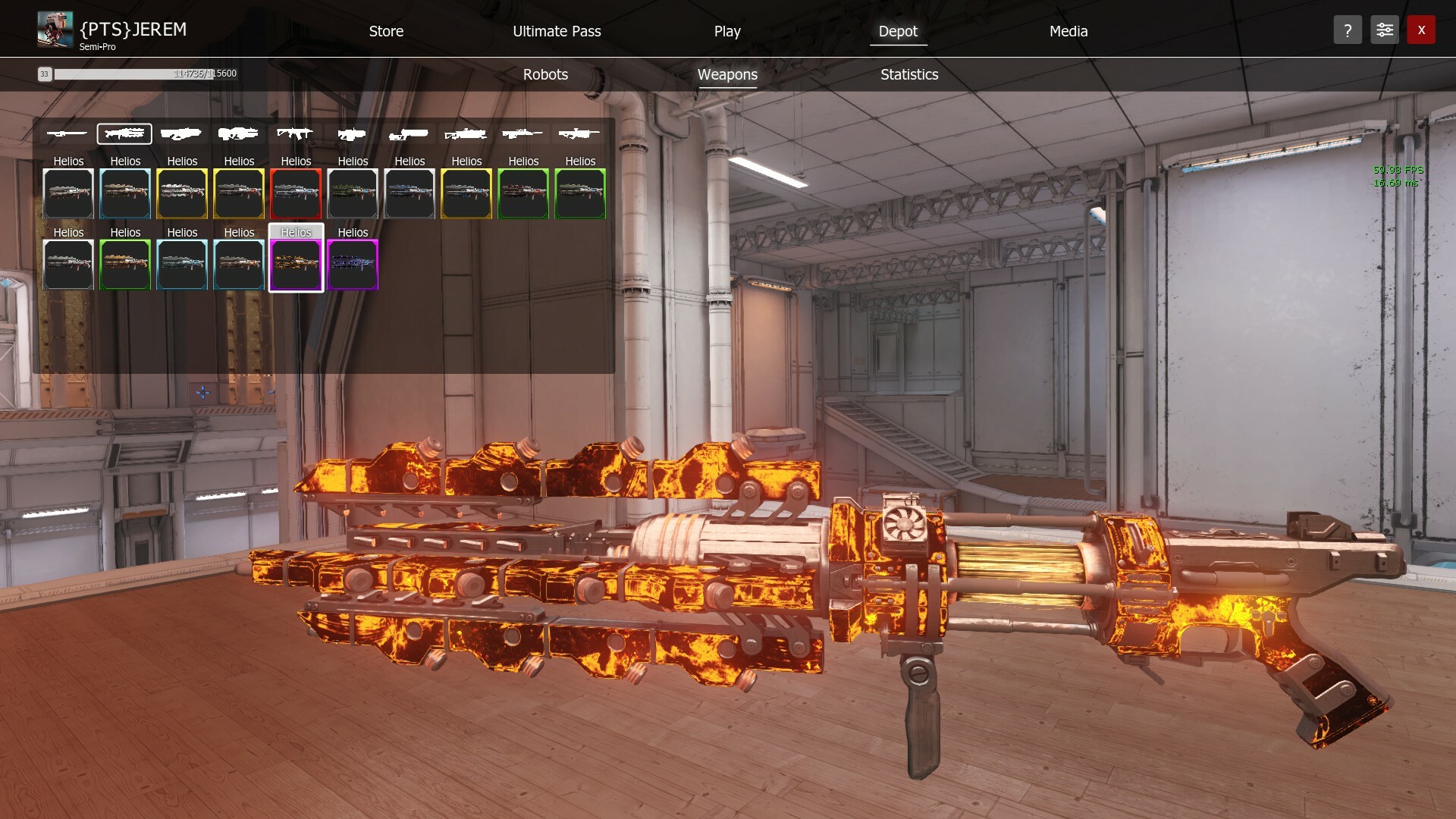
Task: Activate the green-bordered Helios skin top row
Action: coord(523,193)
